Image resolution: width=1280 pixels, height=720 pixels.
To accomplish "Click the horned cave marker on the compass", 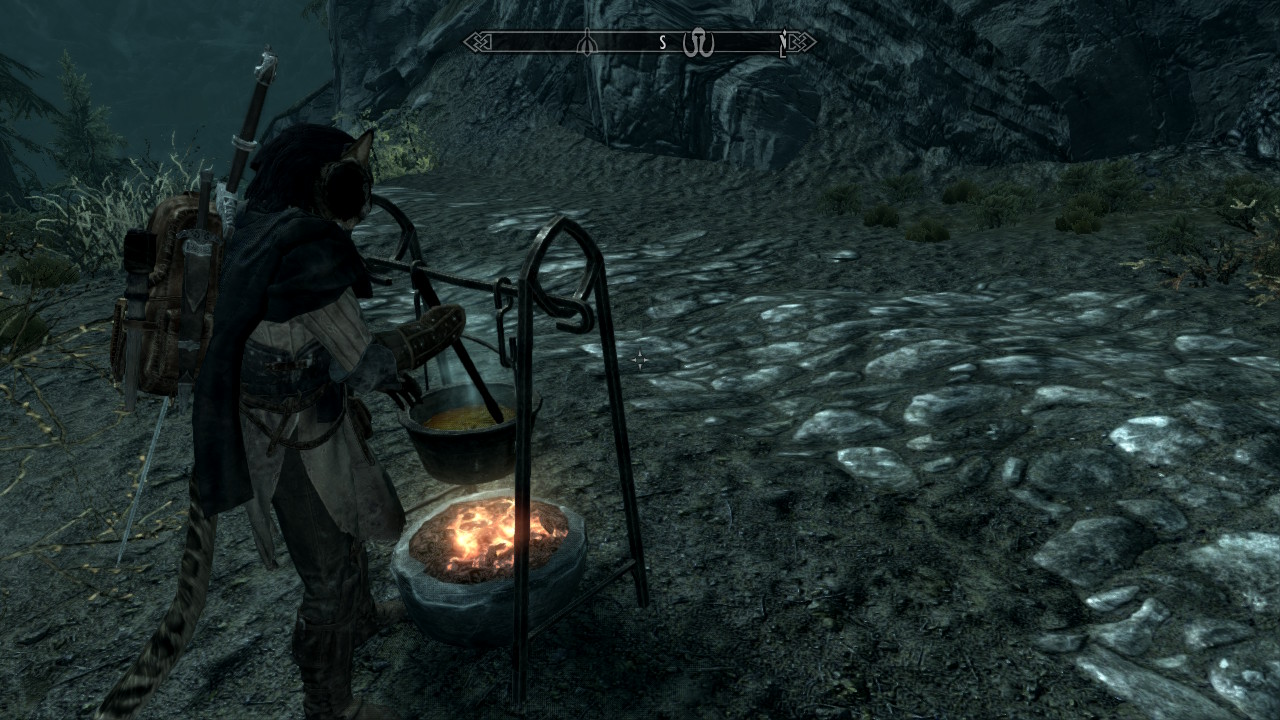I will coord(698,44).
